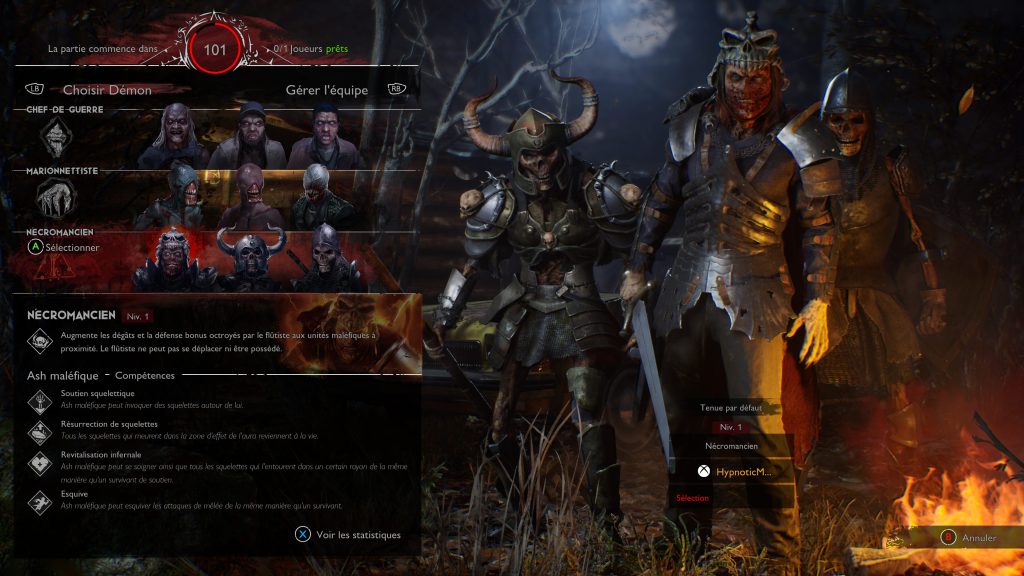
Task: Click the Annuler button
Action: tap(968, 538)
